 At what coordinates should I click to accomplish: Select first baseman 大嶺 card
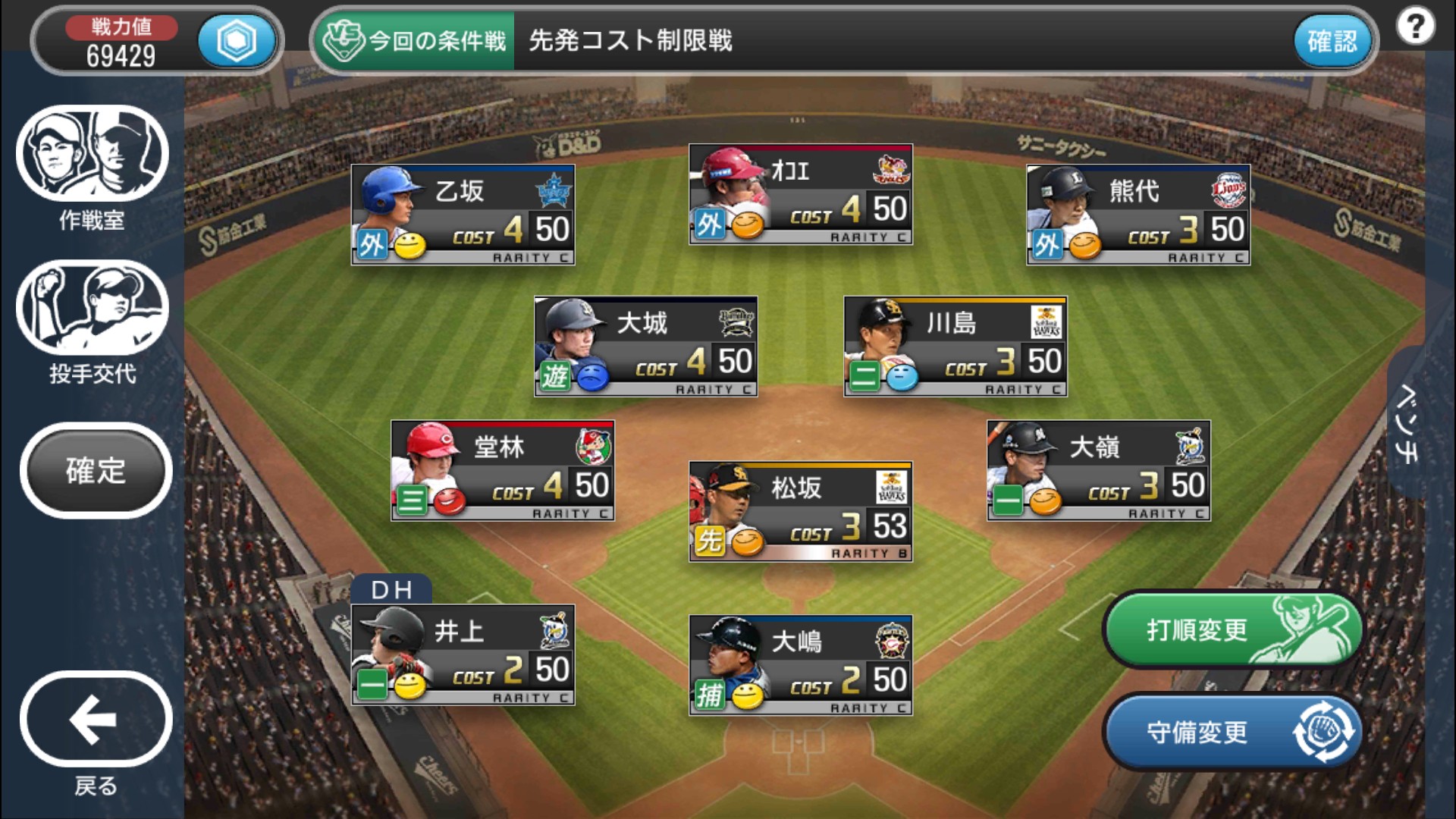[1098, 470]
